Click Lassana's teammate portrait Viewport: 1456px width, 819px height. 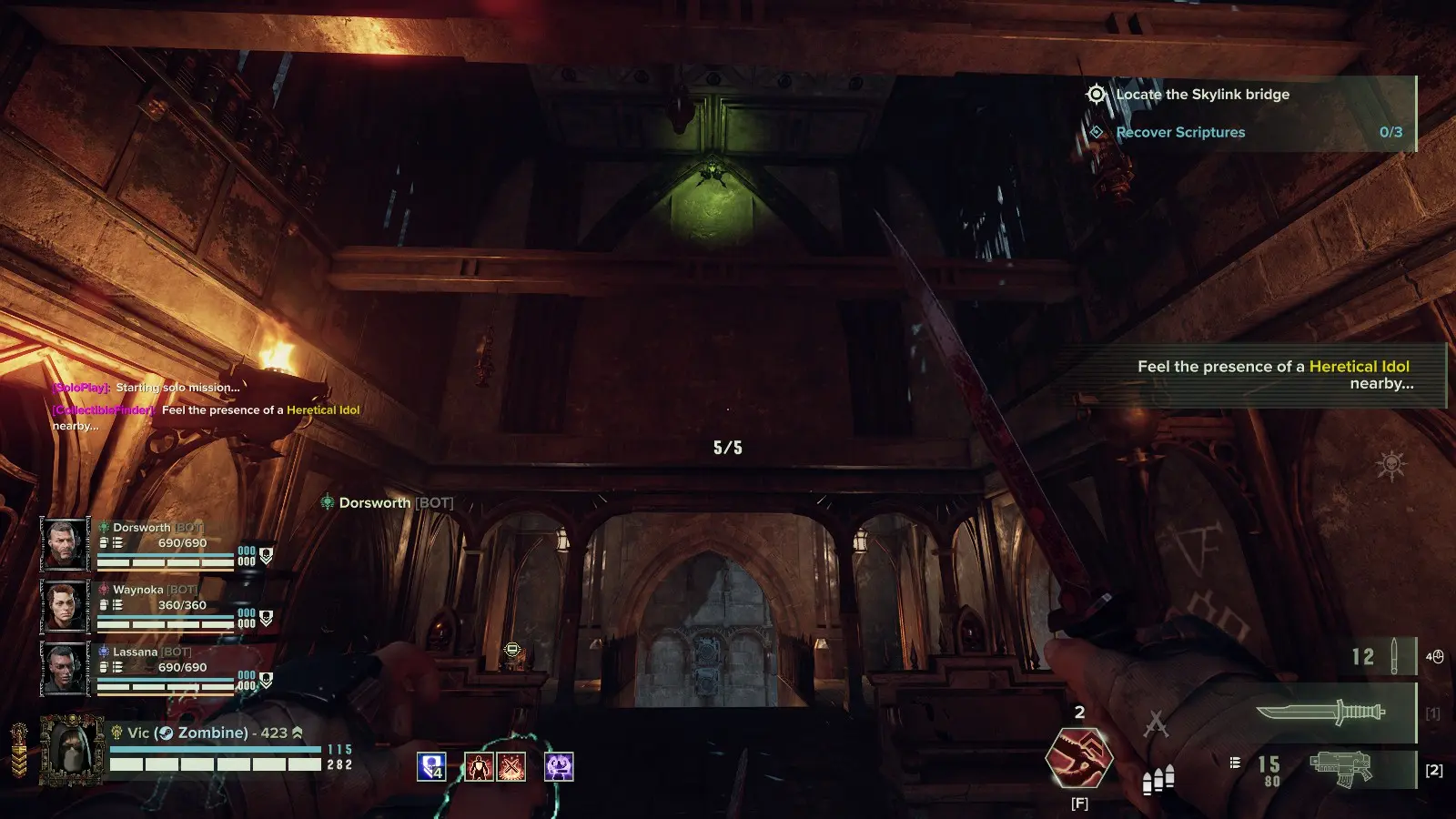(x=65, y=668)
